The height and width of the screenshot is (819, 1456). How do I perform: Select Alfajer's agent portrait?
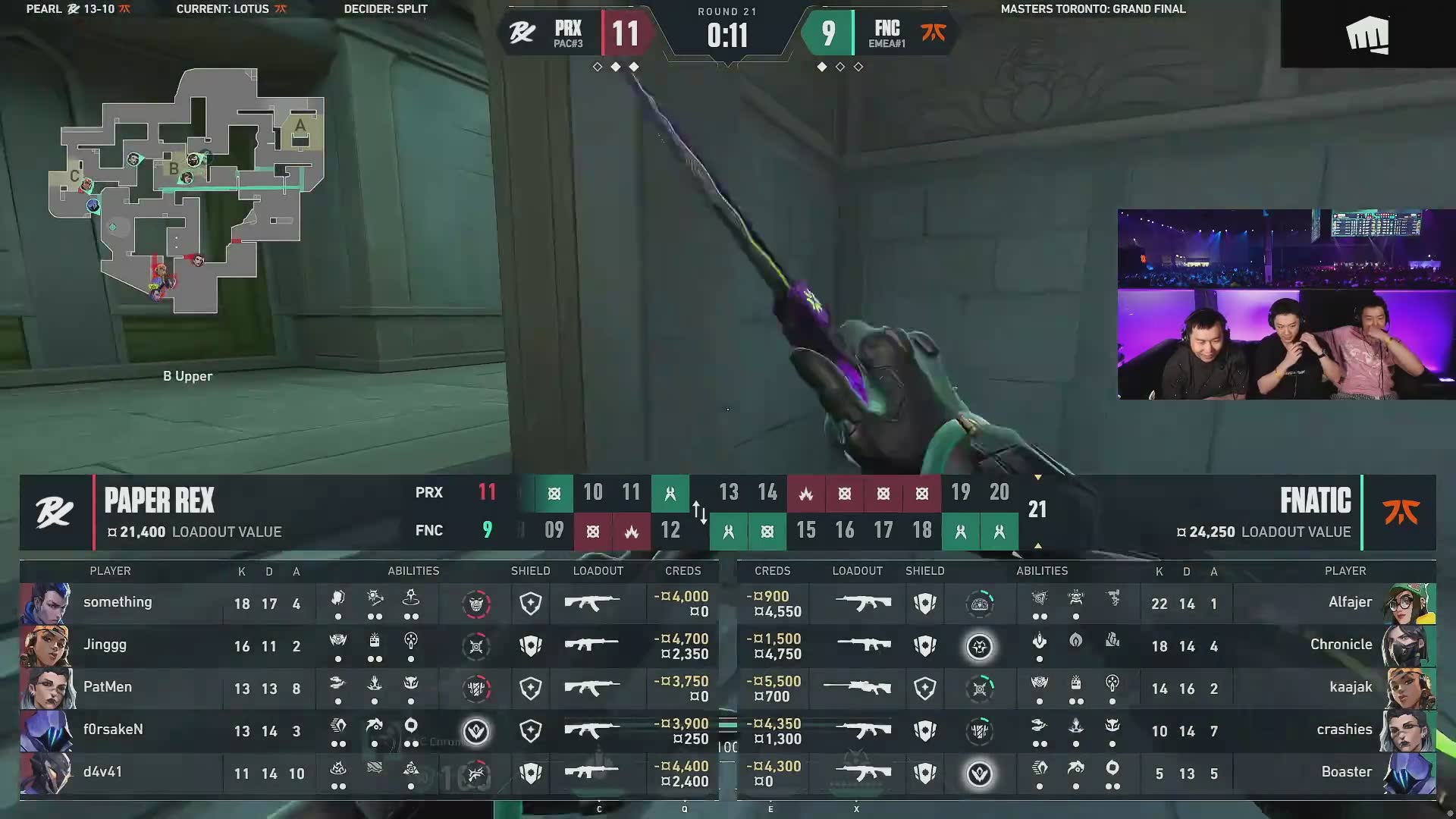1408,603
